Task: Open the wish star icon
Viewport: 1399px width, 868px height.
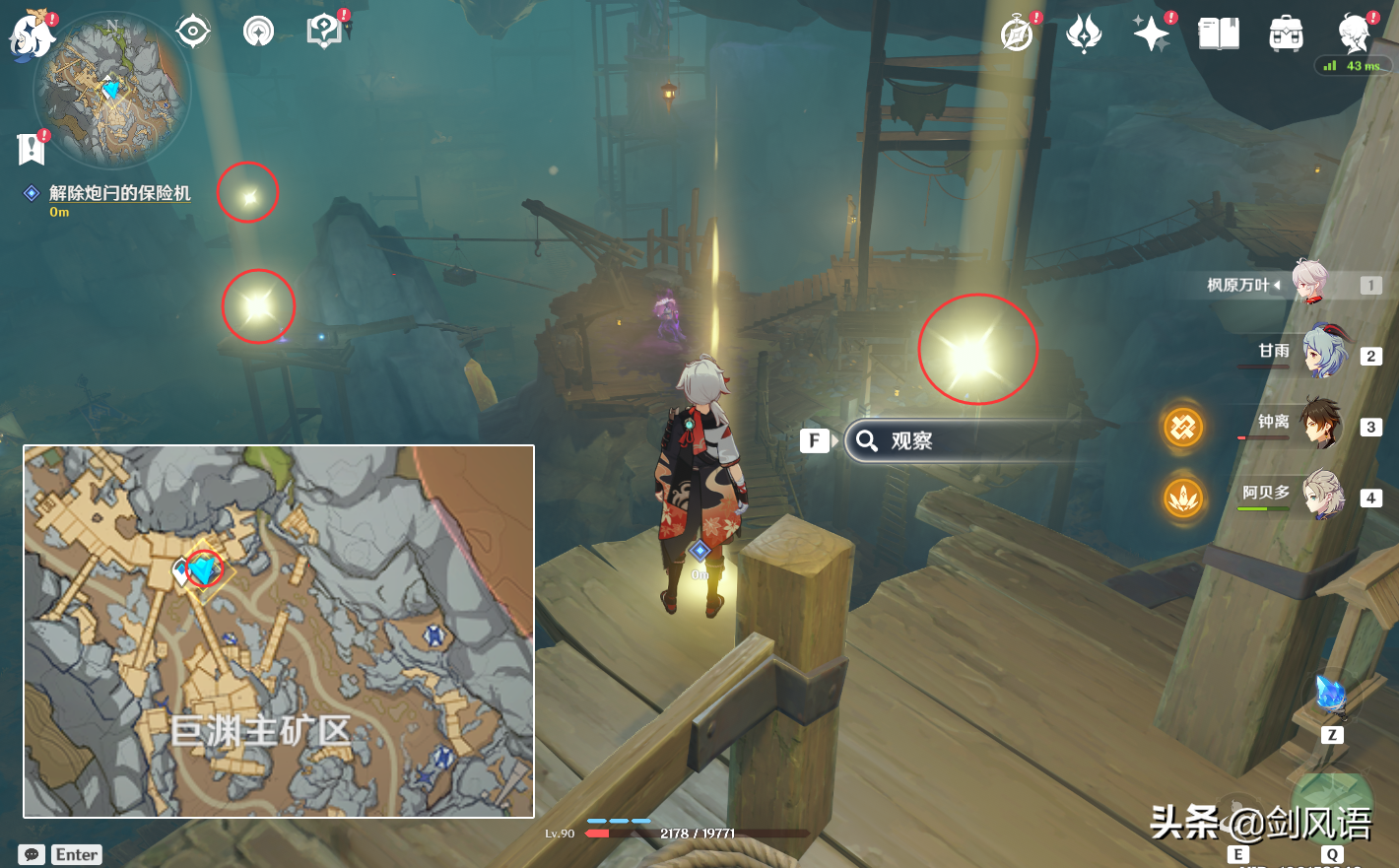Action: click(x=1150, y=34)
